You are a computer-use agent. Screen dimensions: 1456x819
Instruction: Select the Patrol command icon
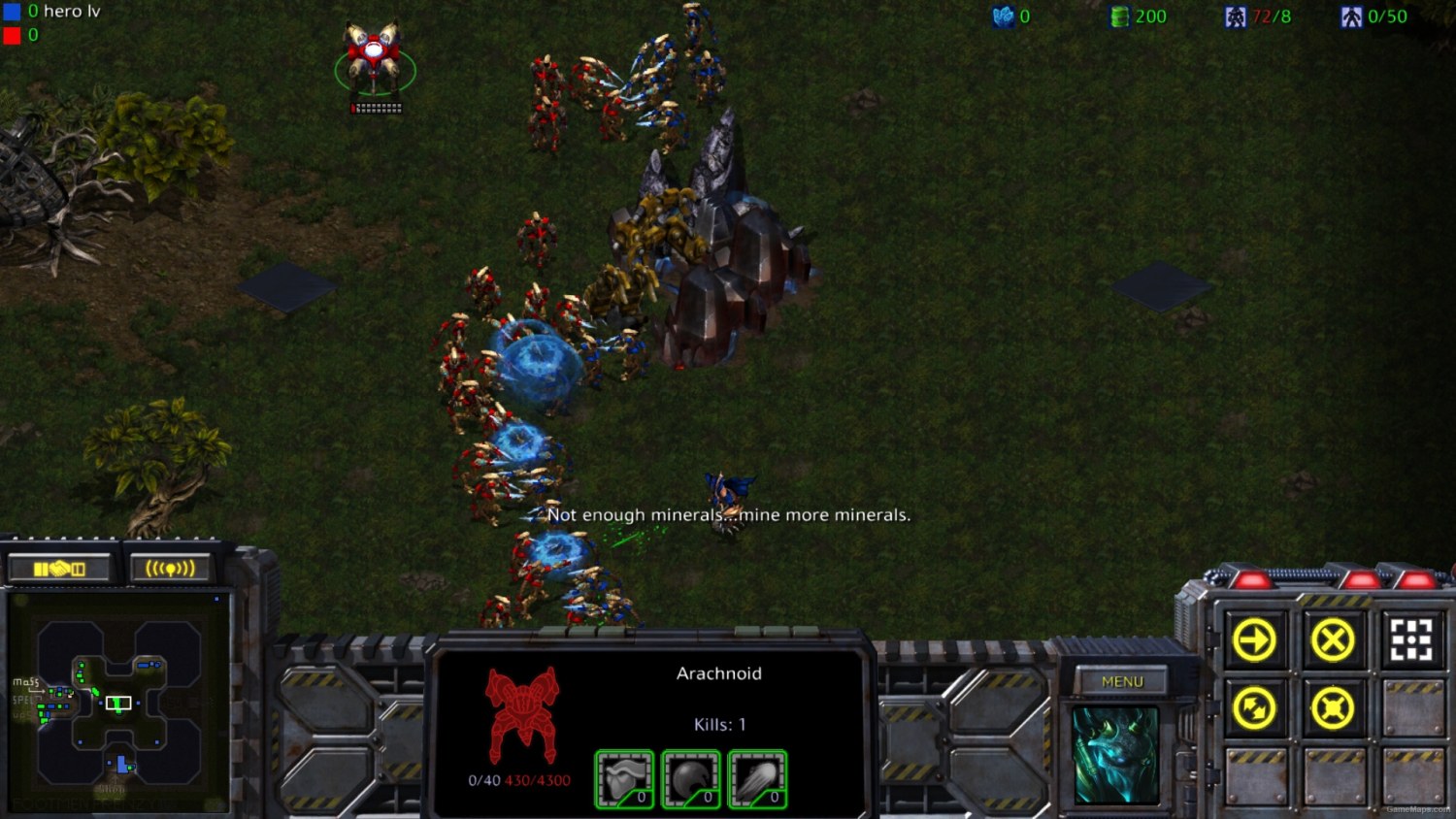pyautogui.click(x=1255, y=706)
